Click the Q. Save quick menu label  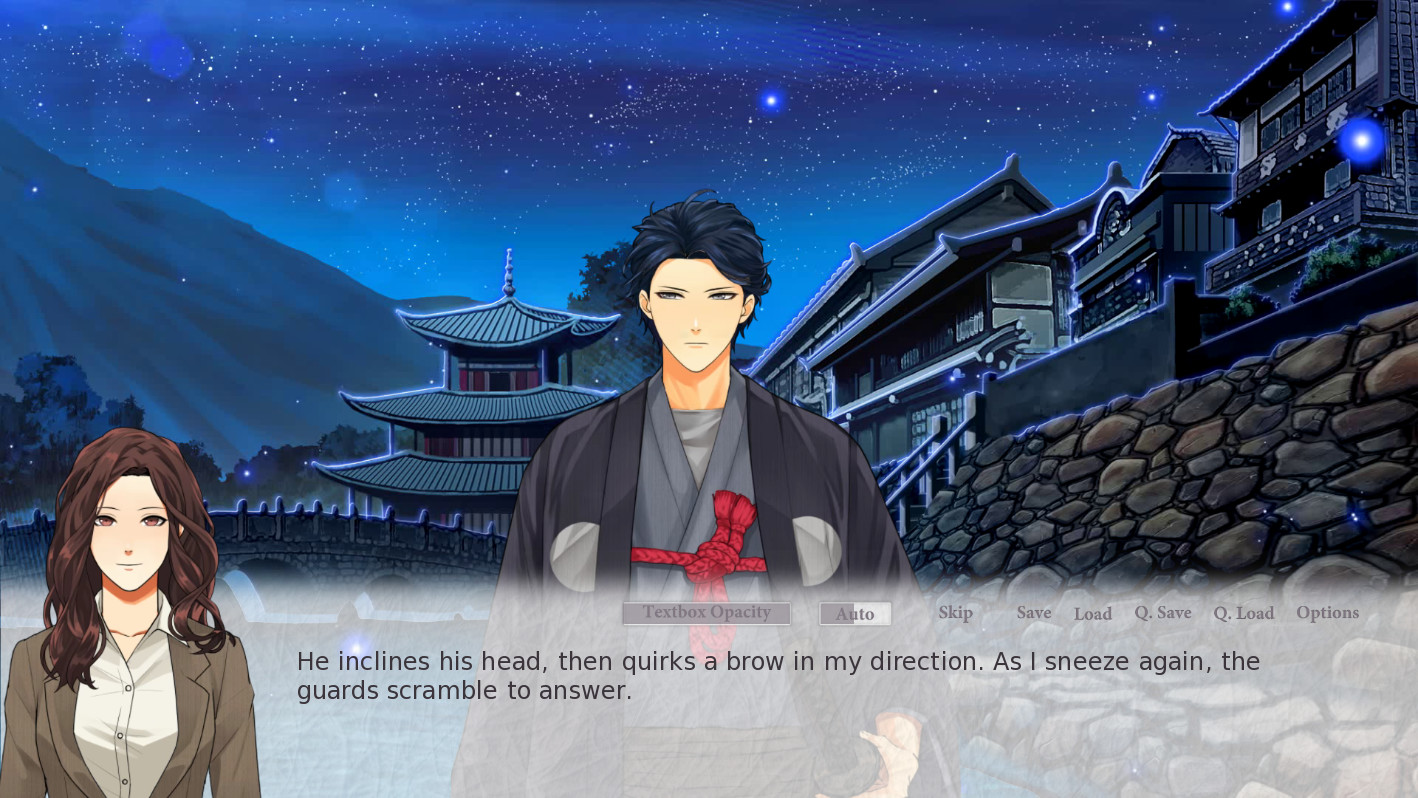[1162, 612]
